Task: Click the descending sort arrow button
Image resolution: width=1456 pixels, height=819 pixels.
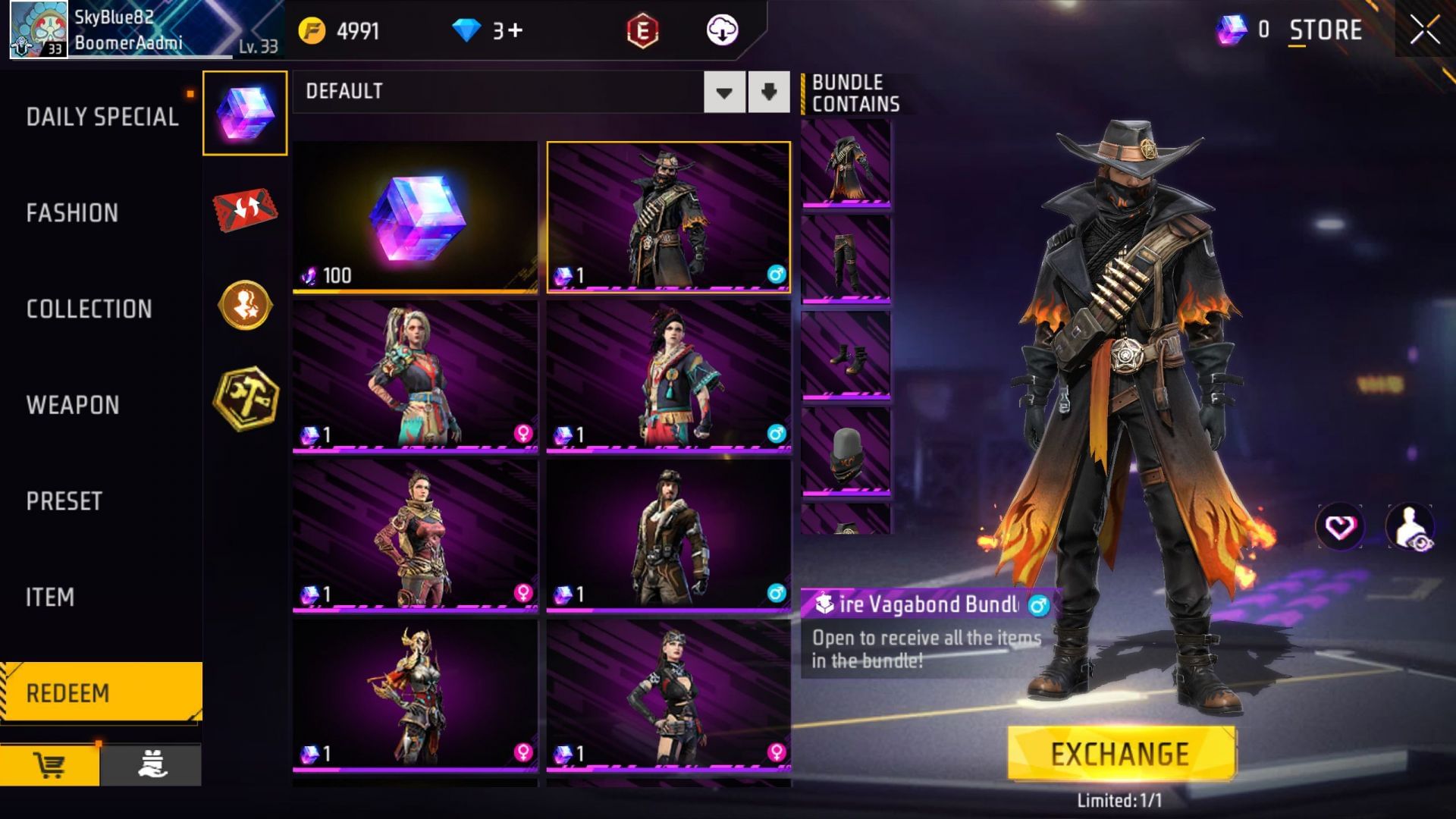Action: point(768,92)
